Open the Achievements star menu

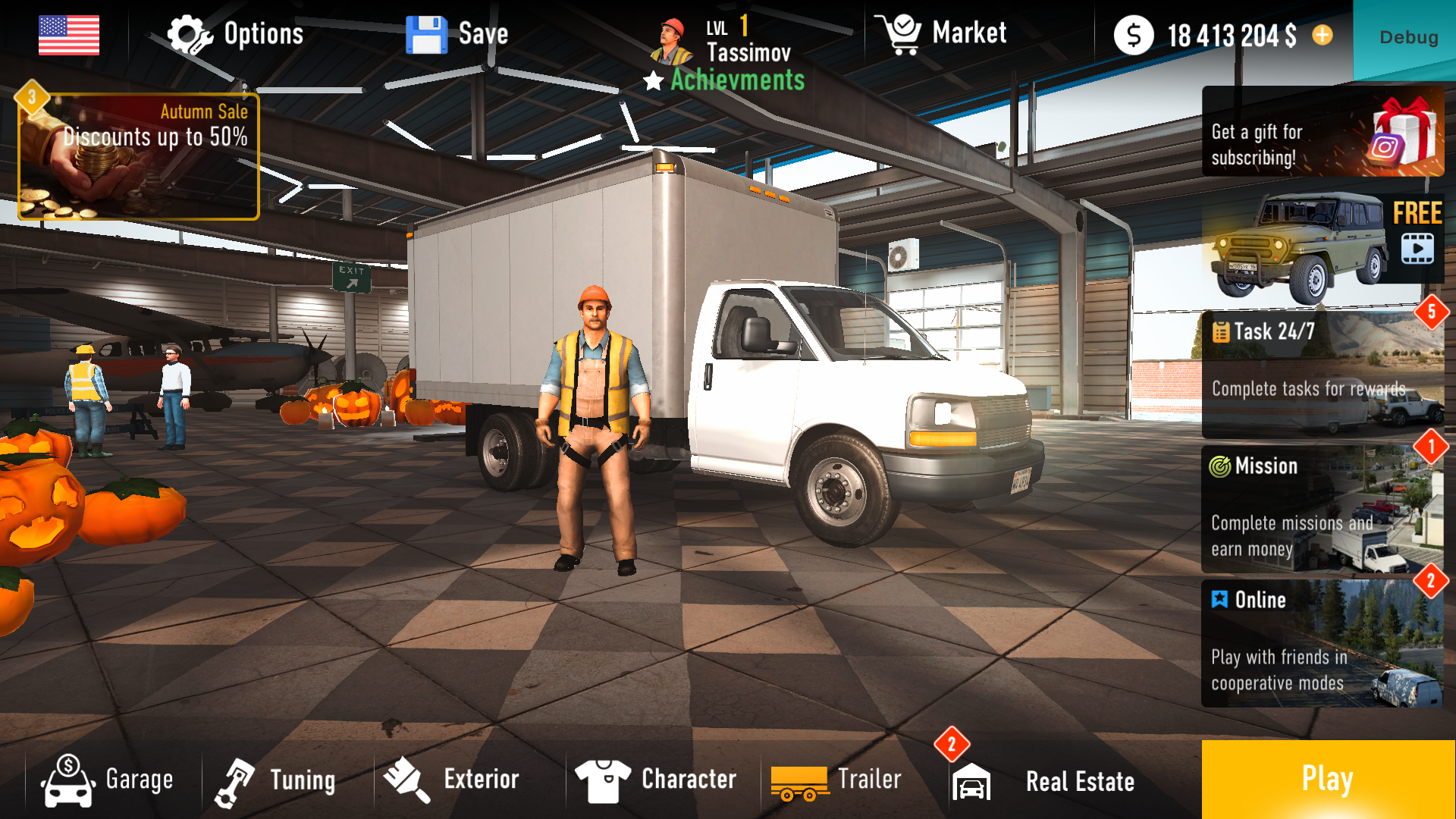click(x=652, y=81)
